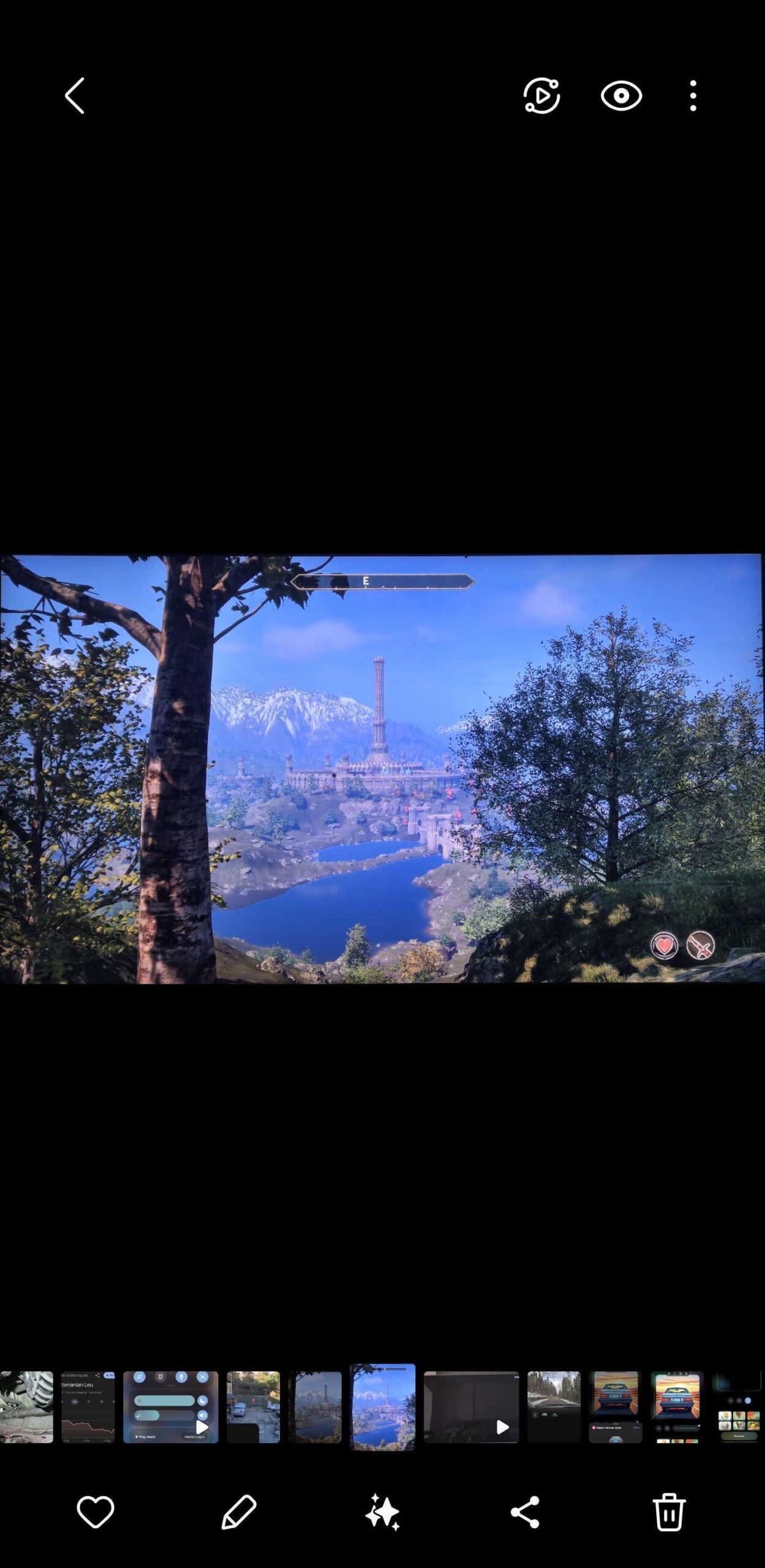Click the compass bar showing E

(x=382, y=581)
